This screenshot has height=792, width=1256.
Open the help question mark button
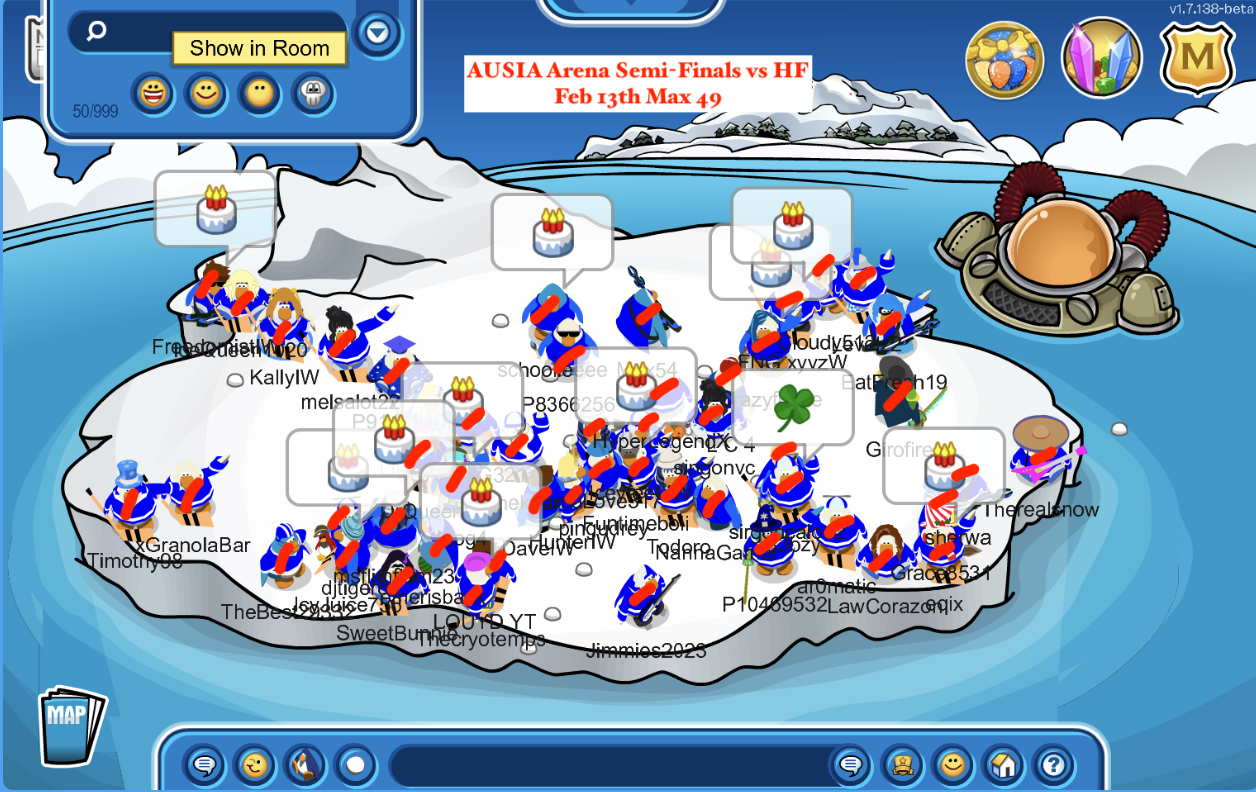(x=1052, y=766)
